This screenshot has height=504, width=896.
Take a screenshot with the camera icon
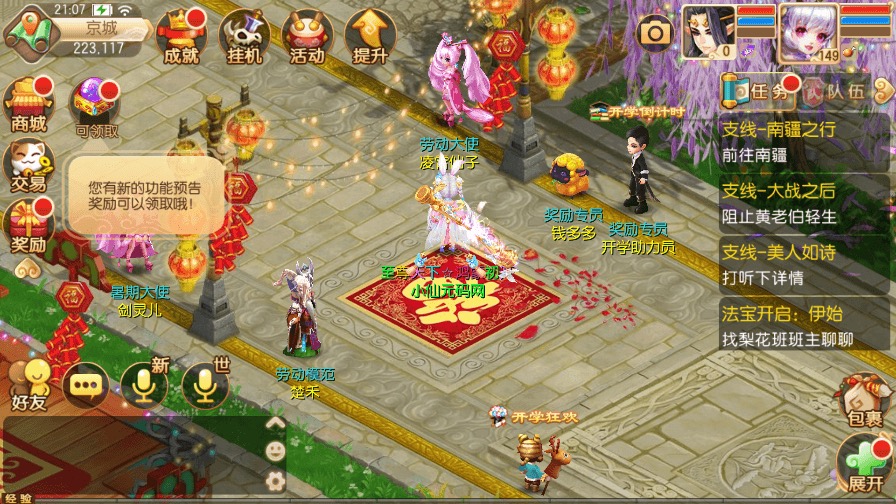tap(655, 33)
